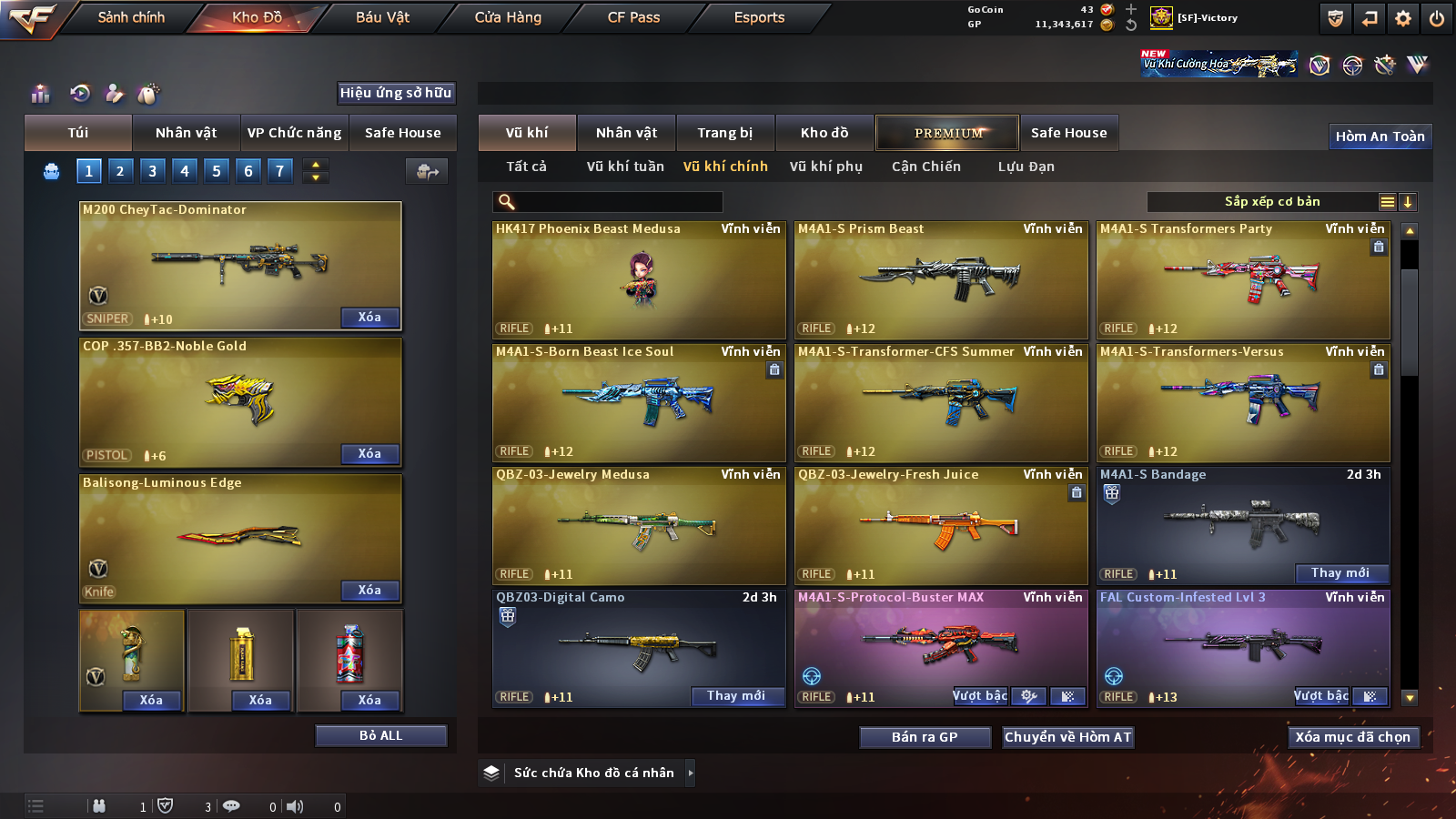
Task: Open the Sảnh chính lobby tab
Action: 131,17
